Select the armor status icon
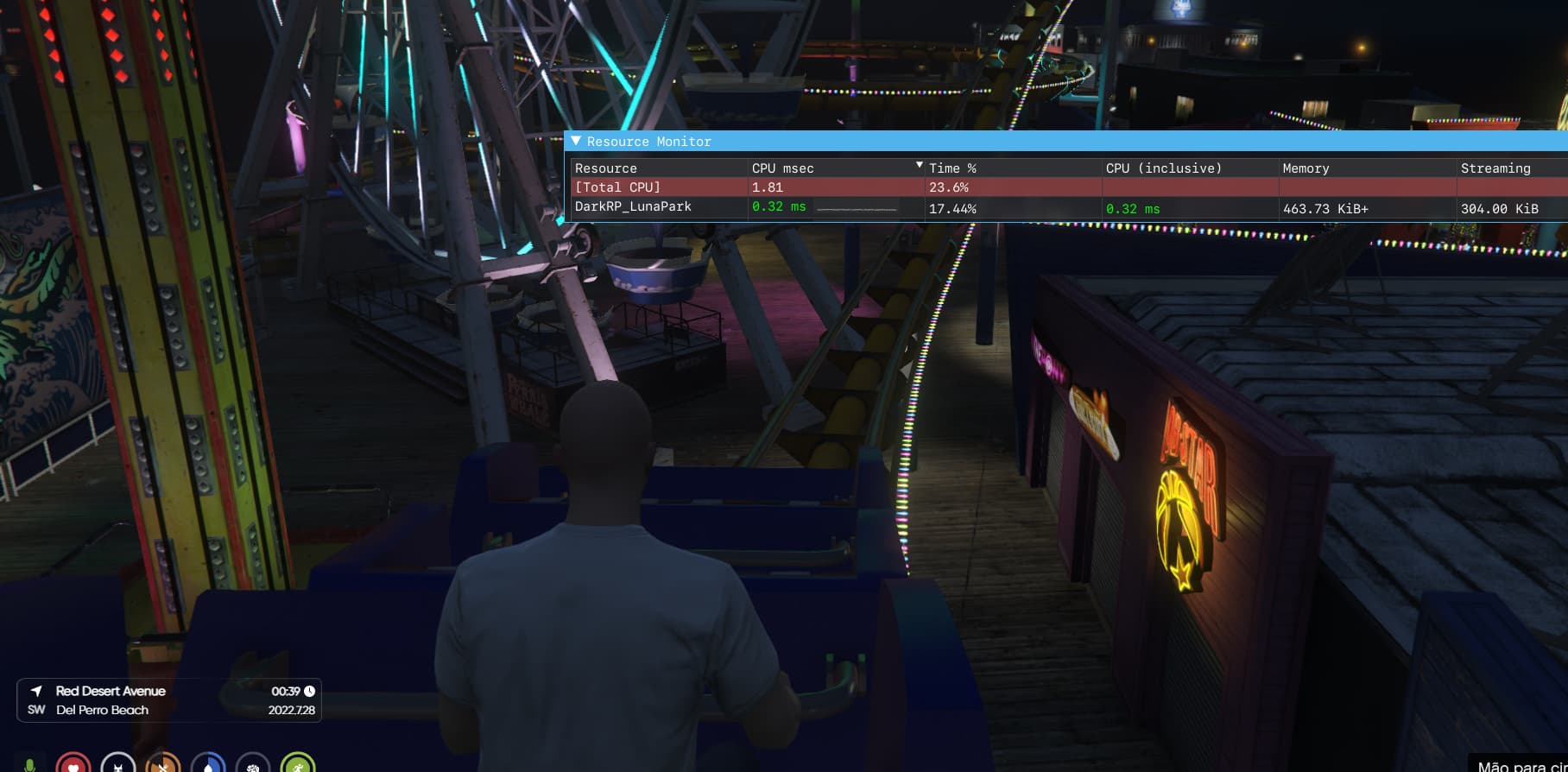 click(118, 763)
